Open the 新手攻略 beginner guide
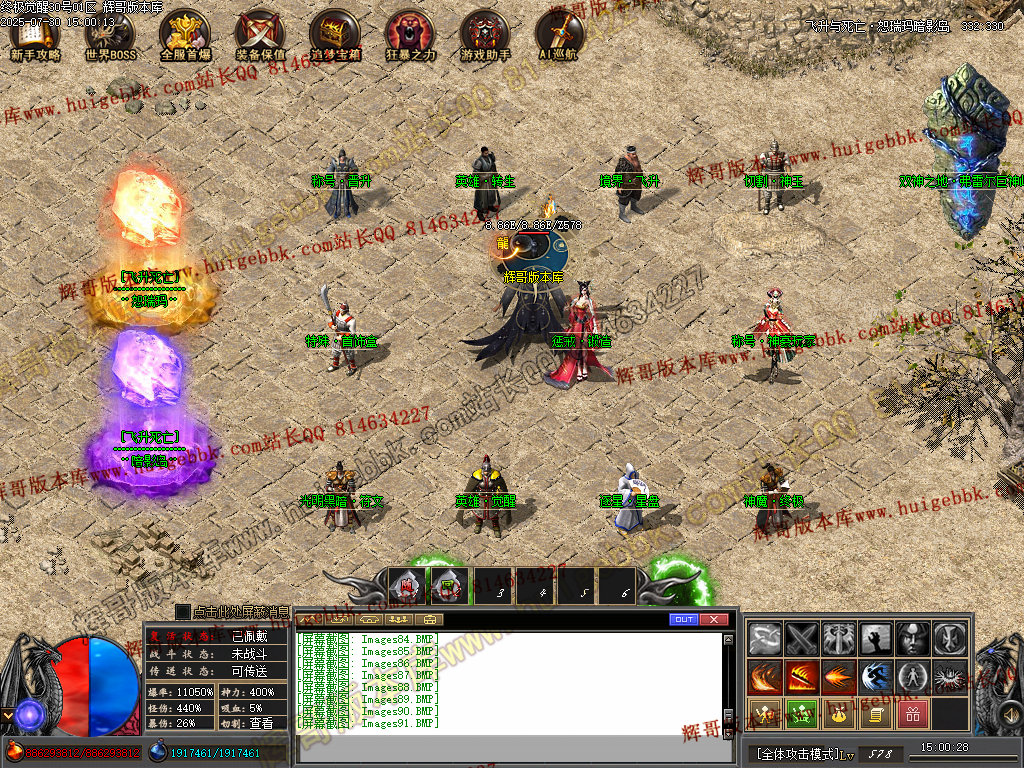 coord(35,35)
